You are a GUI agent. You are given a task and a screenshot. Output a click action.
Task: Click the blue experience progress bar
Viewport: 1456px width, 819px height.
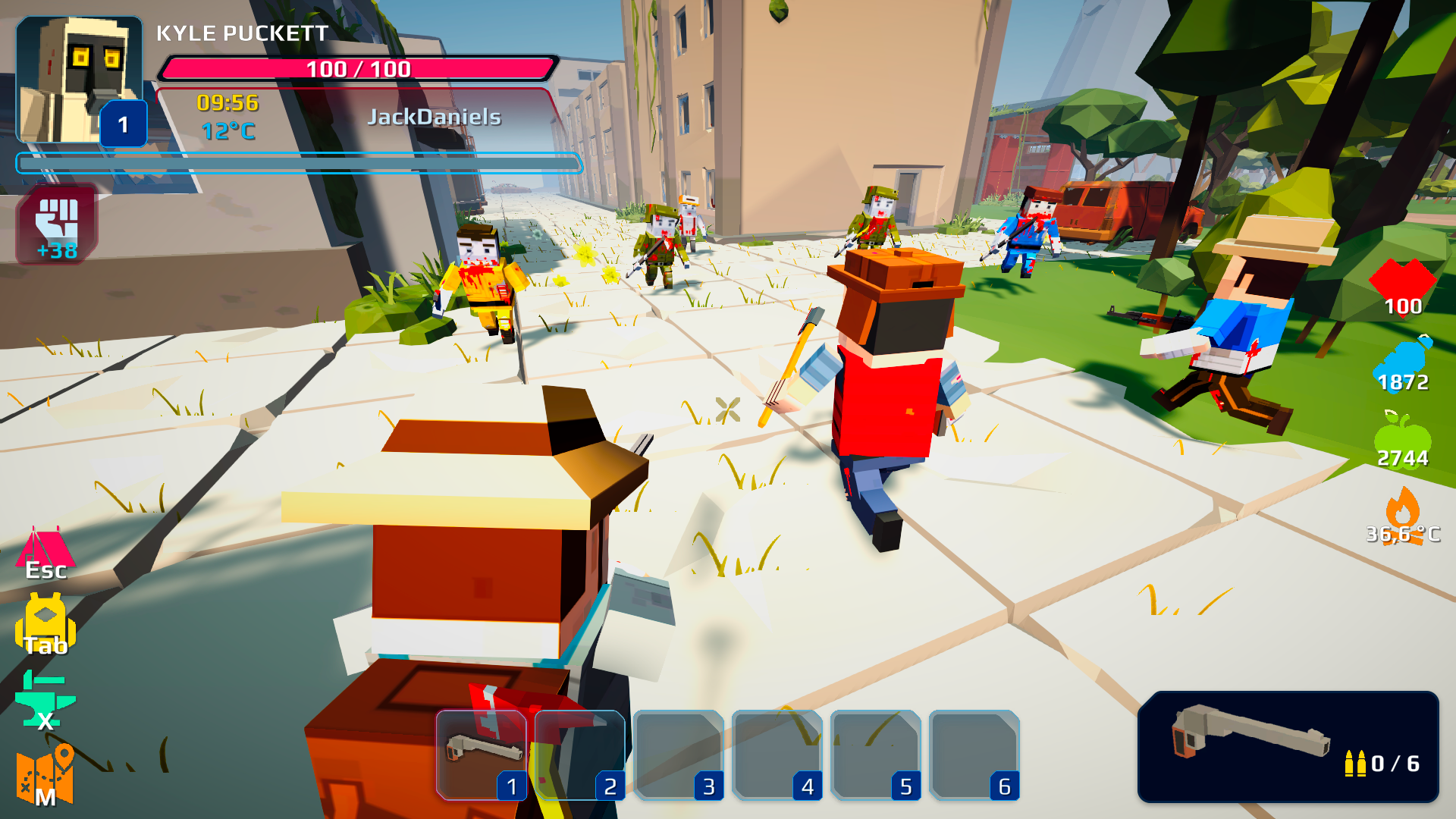click(298, 163)
